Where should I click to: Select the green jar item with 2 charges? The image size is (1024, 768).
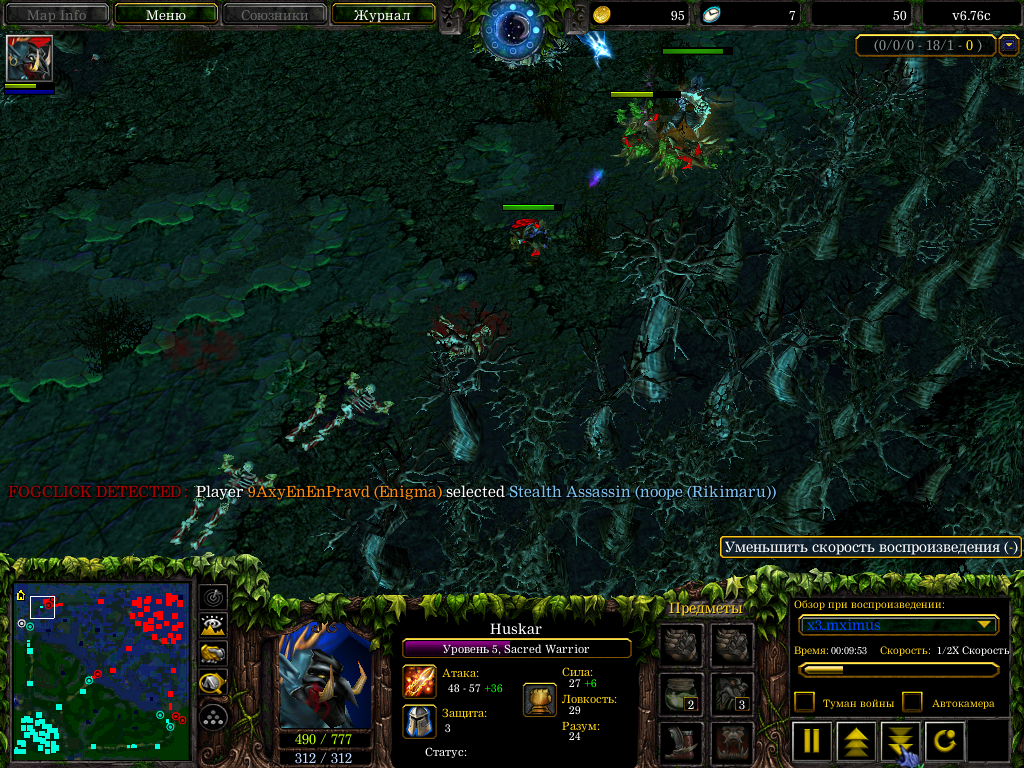(681, 693)
